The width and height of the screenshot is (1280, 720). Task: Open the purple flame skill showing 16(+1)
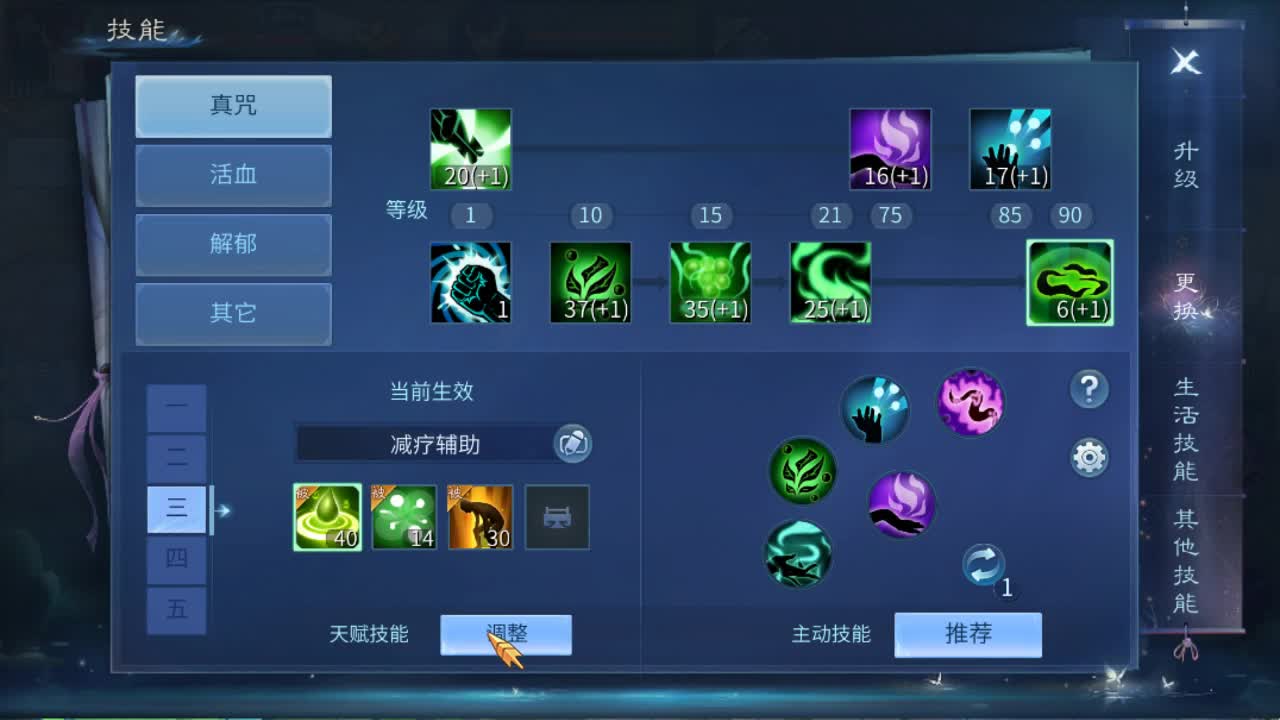point(889,148)
